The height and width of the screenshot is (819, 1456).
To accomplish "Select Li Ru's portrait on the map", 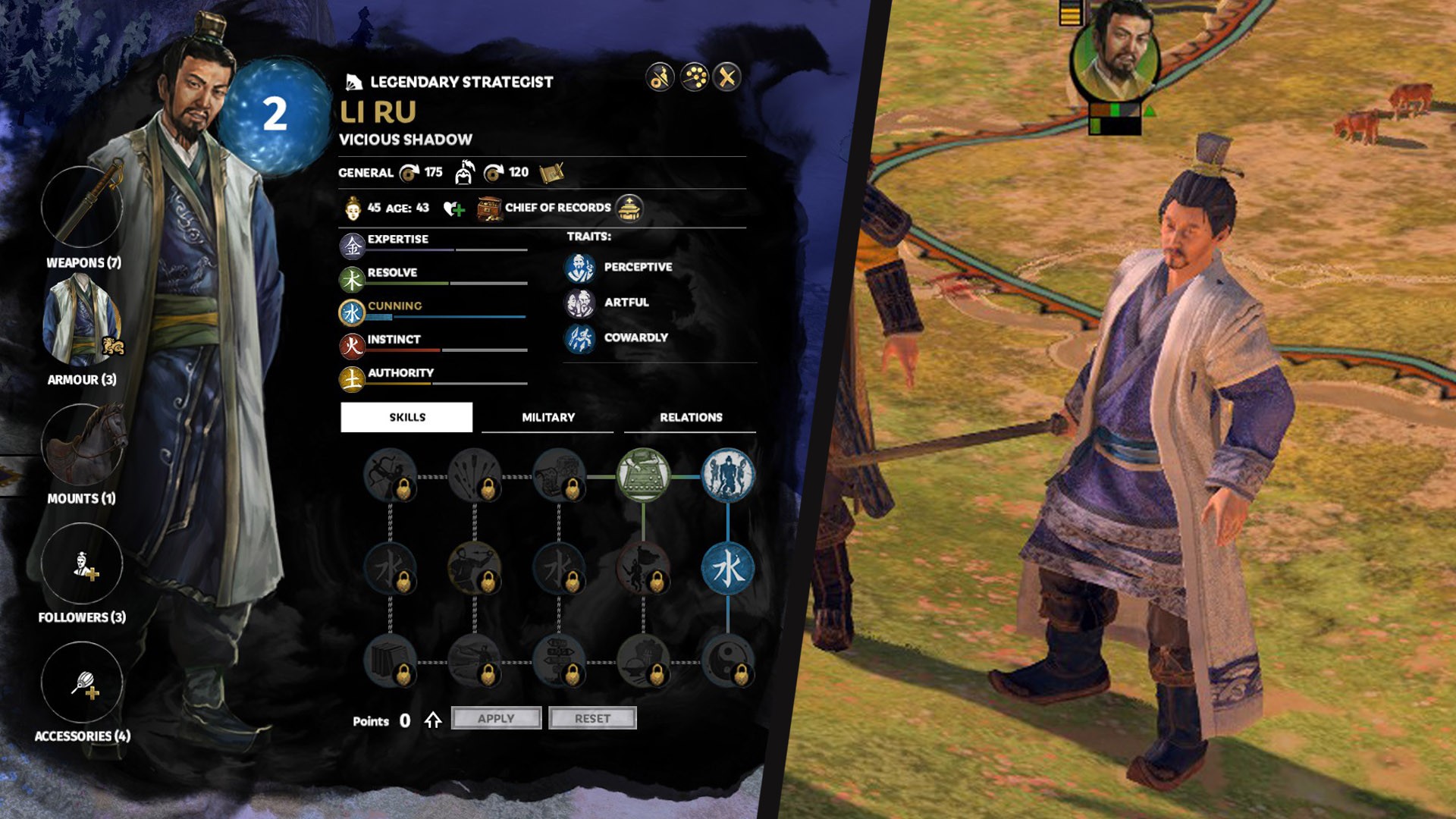I will tap(1115, 55).
